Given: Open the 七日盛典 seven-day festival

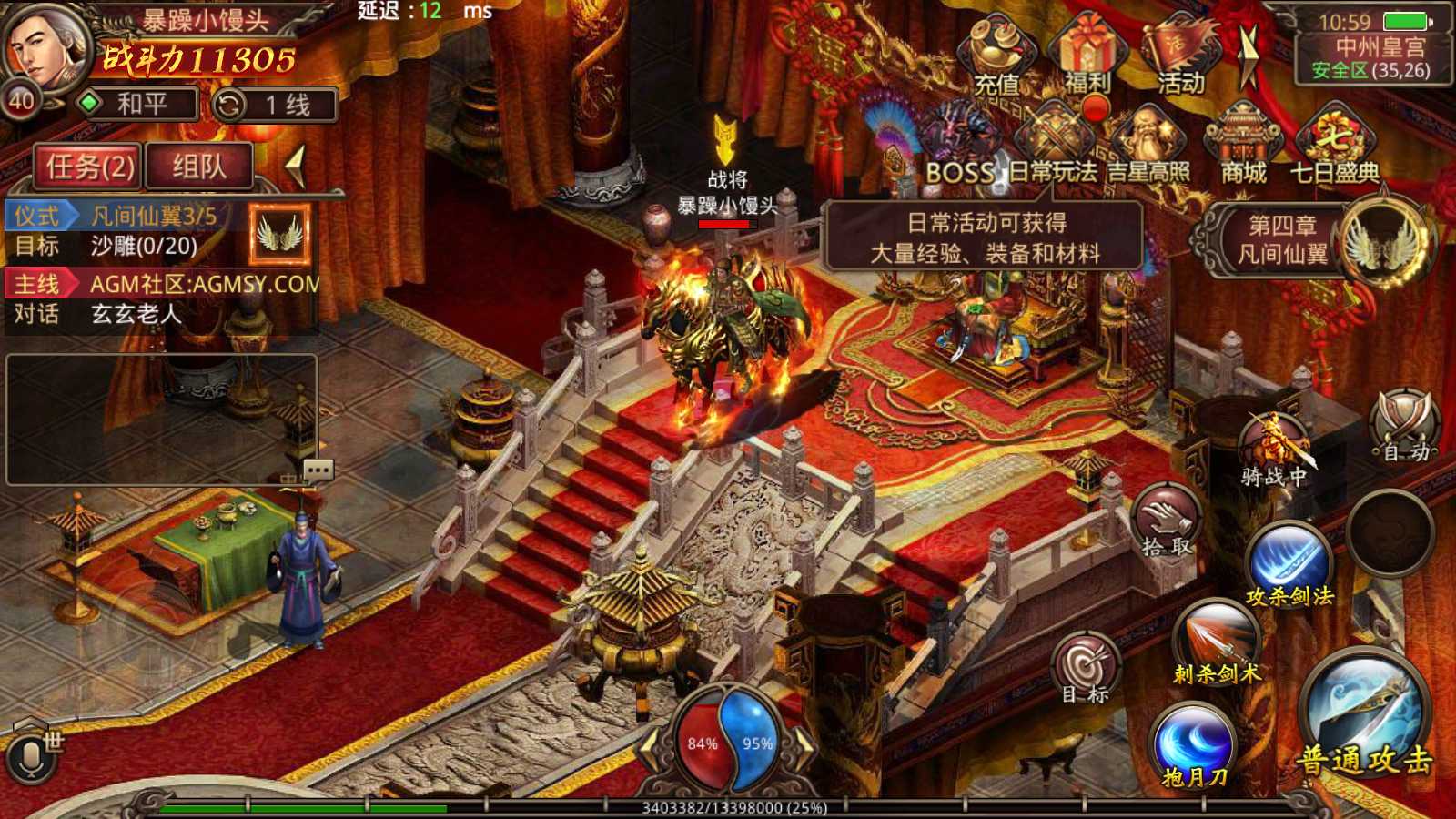Looking at the screenshot, I should [1334, 146].
